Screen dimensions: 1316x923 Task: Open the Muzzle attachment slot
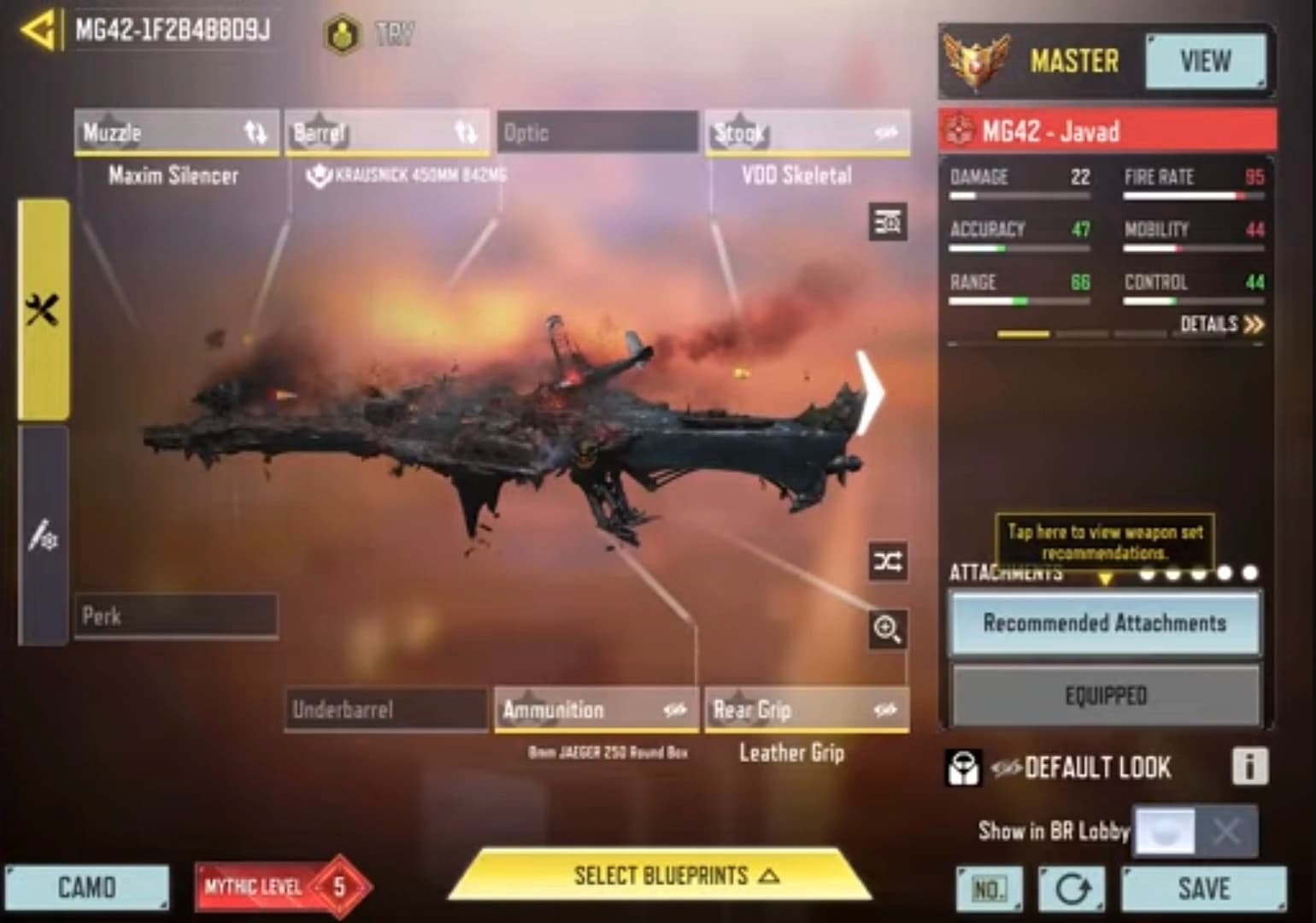coord(176,132)
